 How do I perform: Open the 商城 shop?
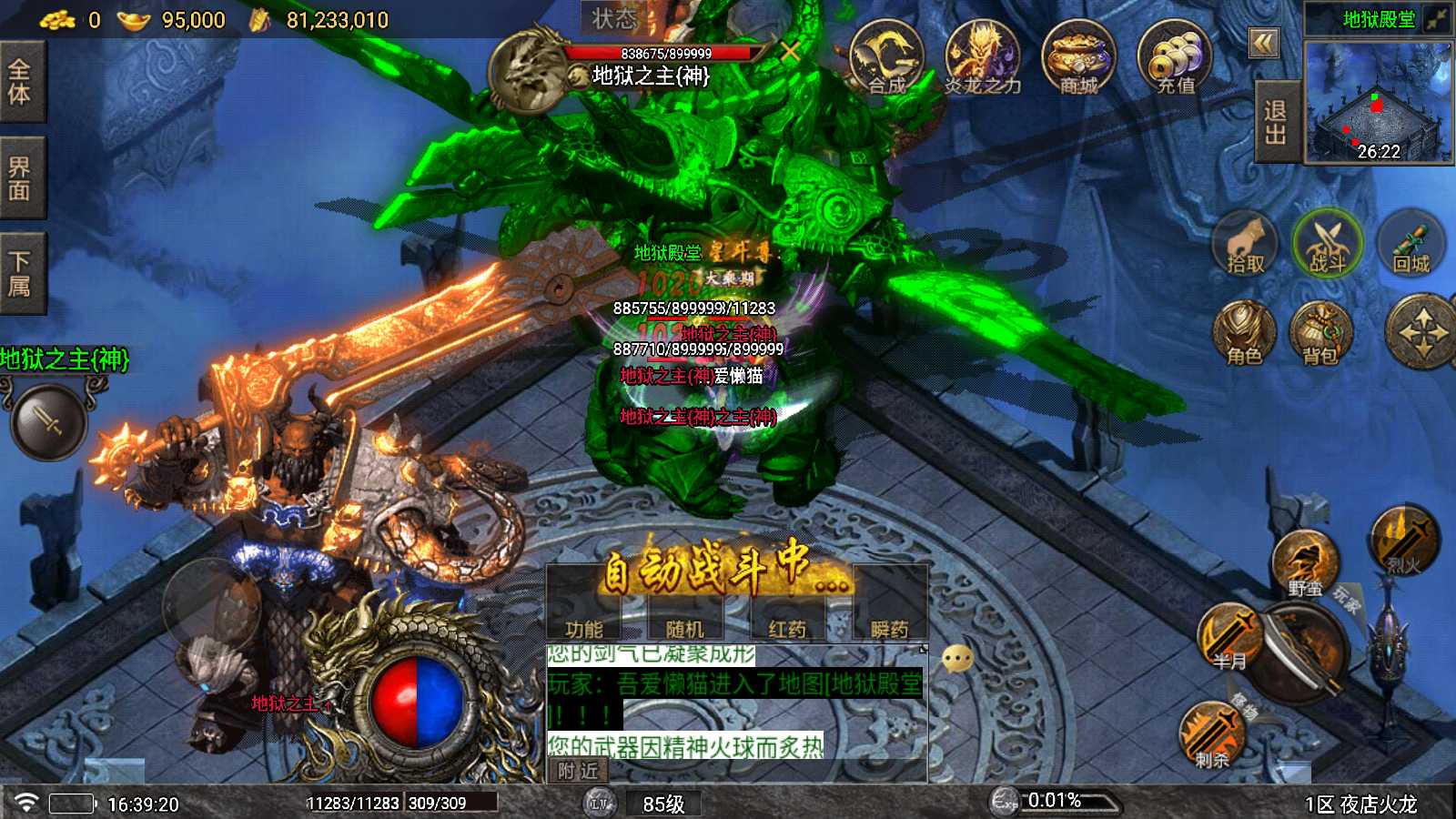(x=1078, y=58)
